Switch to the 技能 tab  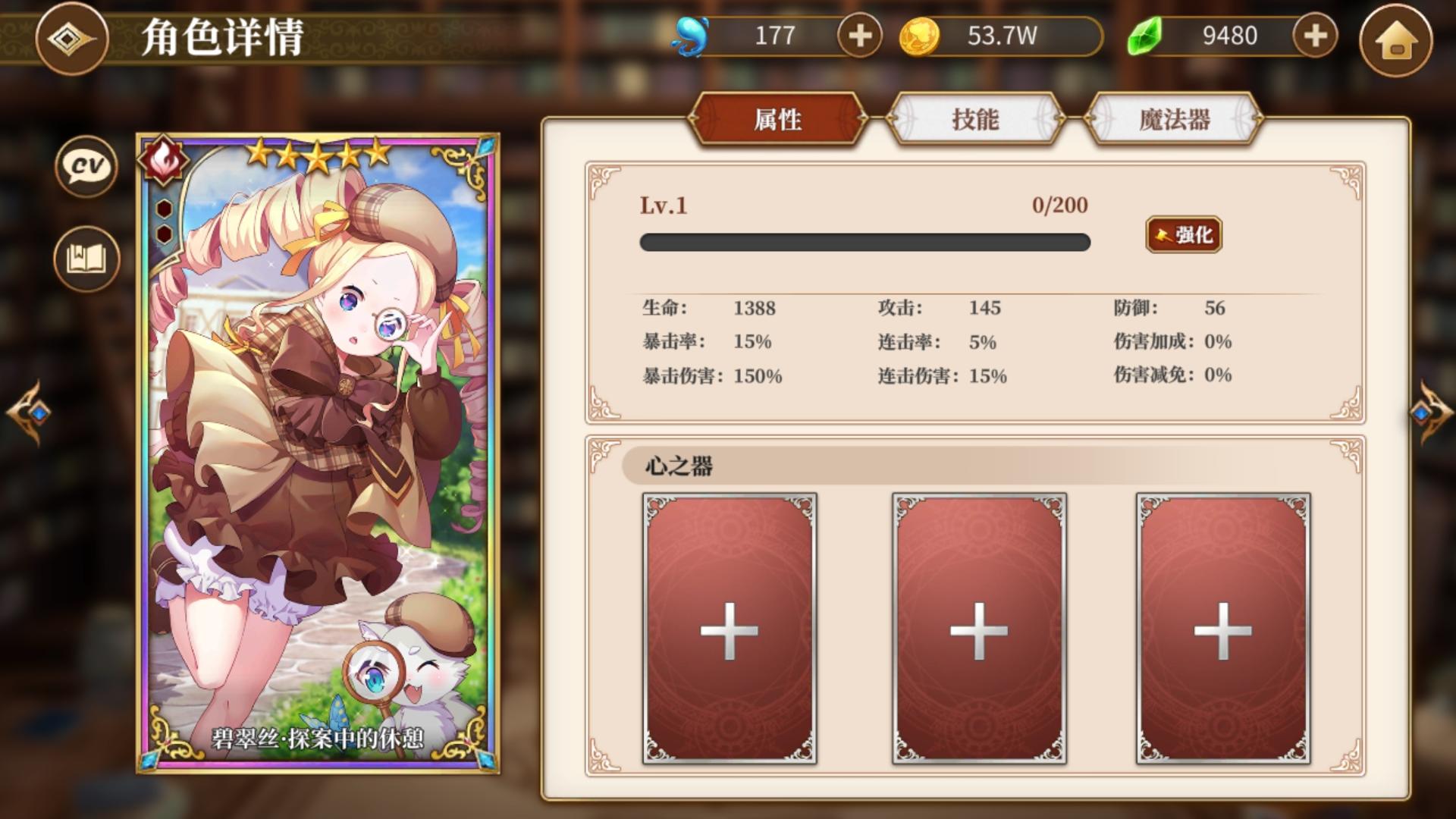(x=974, y=120)
